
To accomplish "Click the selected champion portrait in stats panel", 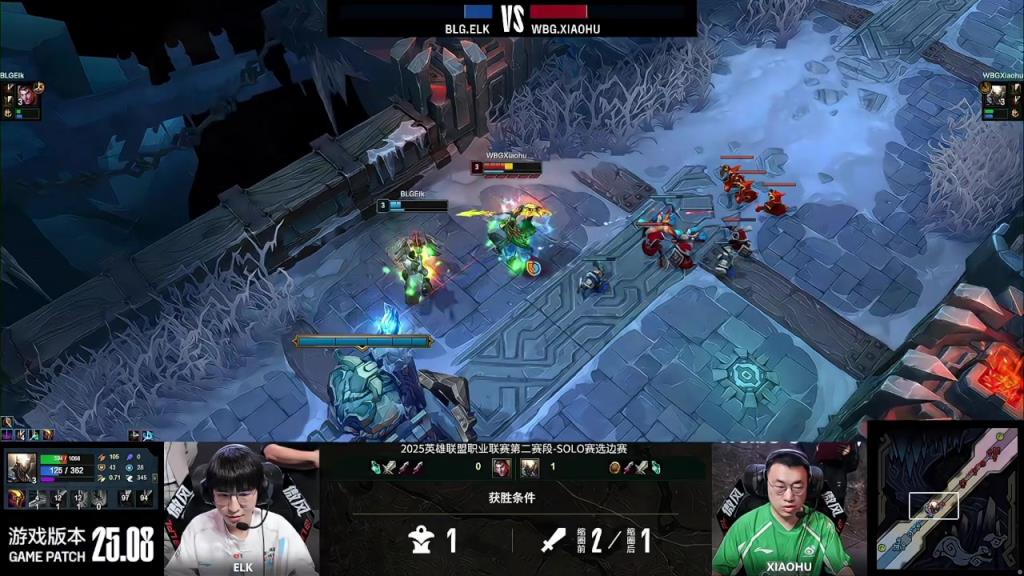I will point(22,467).
